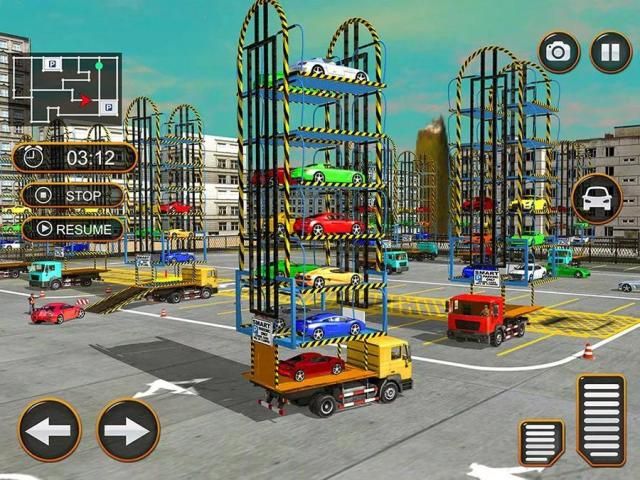Switch the camera view

[559, 52]
